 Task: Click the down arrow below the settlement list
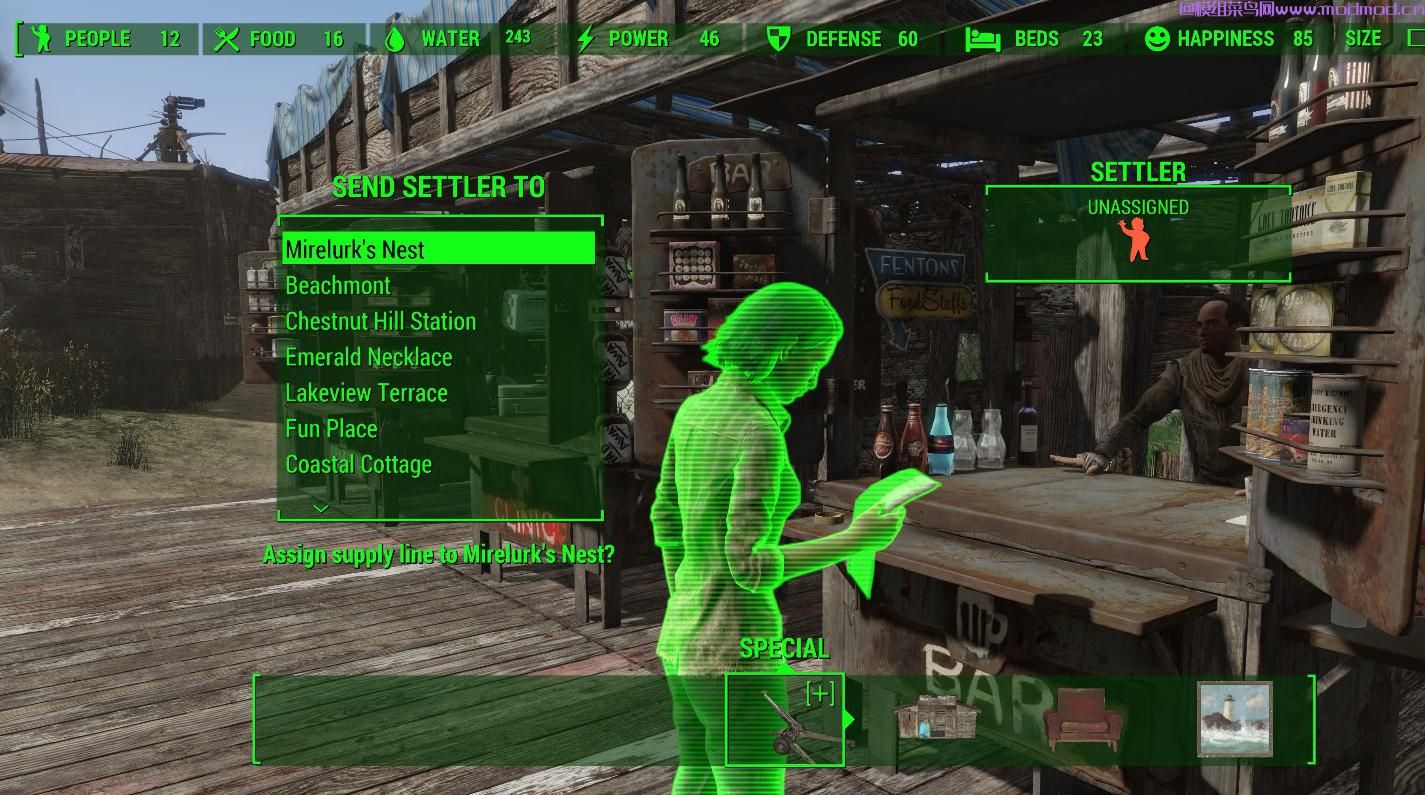coord(321,508)
